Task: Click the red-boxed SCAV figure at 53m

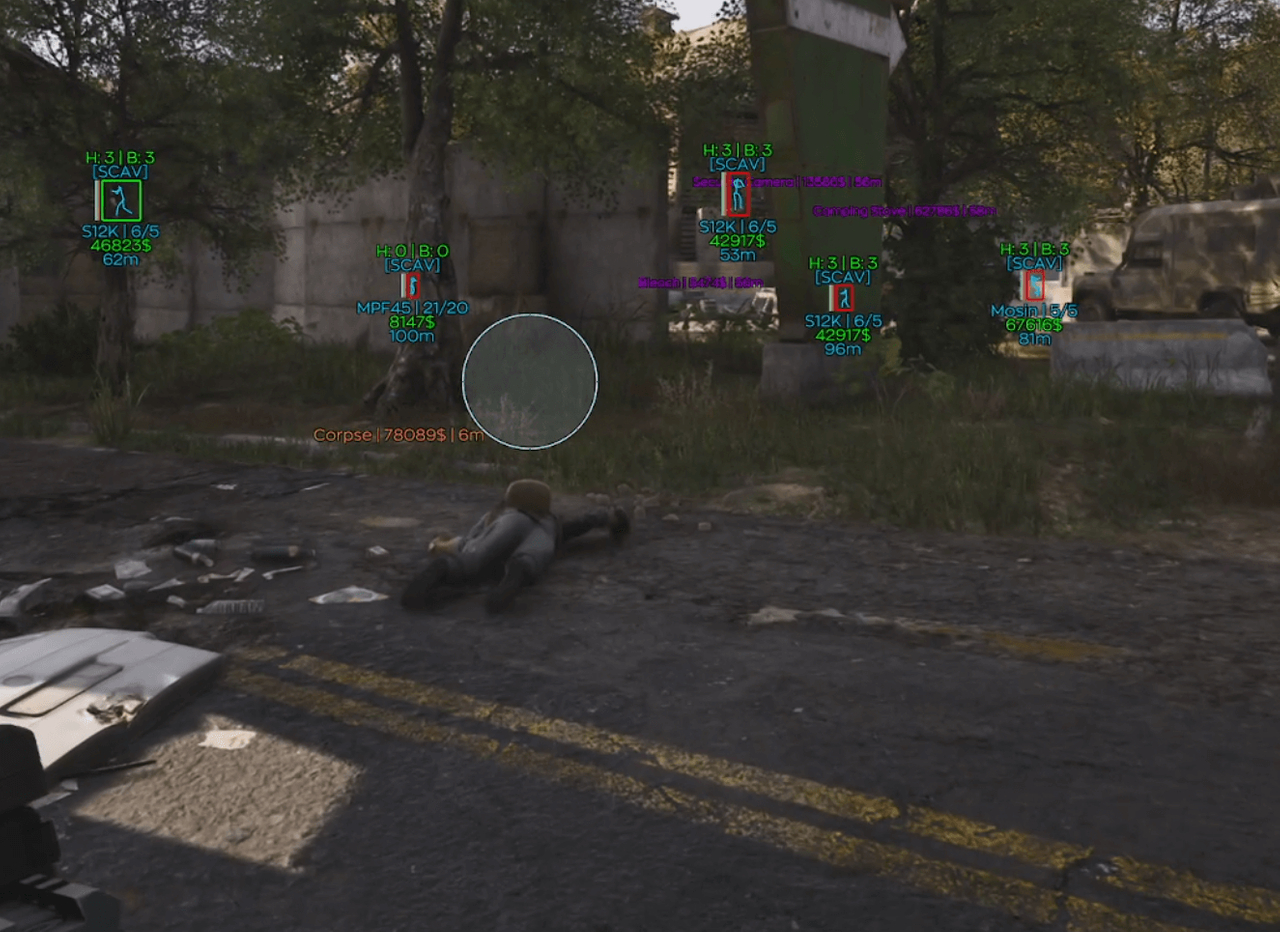Action: [737, 194]
